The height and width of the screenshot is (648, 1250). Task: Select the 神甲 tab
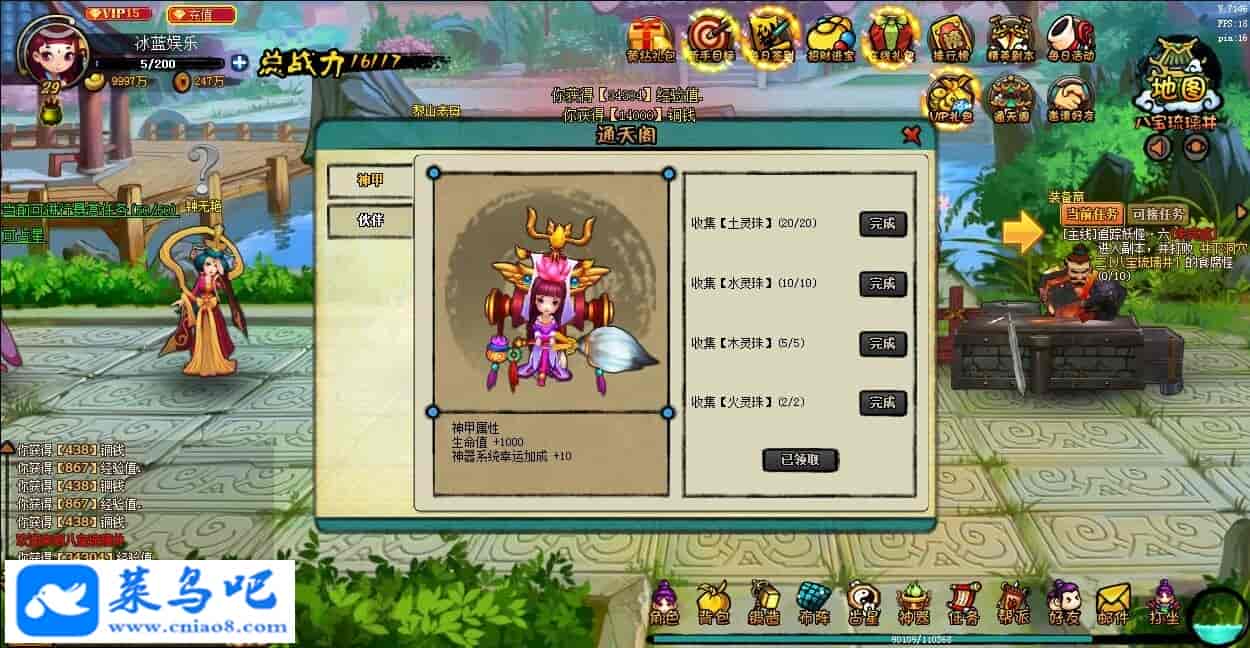click(370, 181)
